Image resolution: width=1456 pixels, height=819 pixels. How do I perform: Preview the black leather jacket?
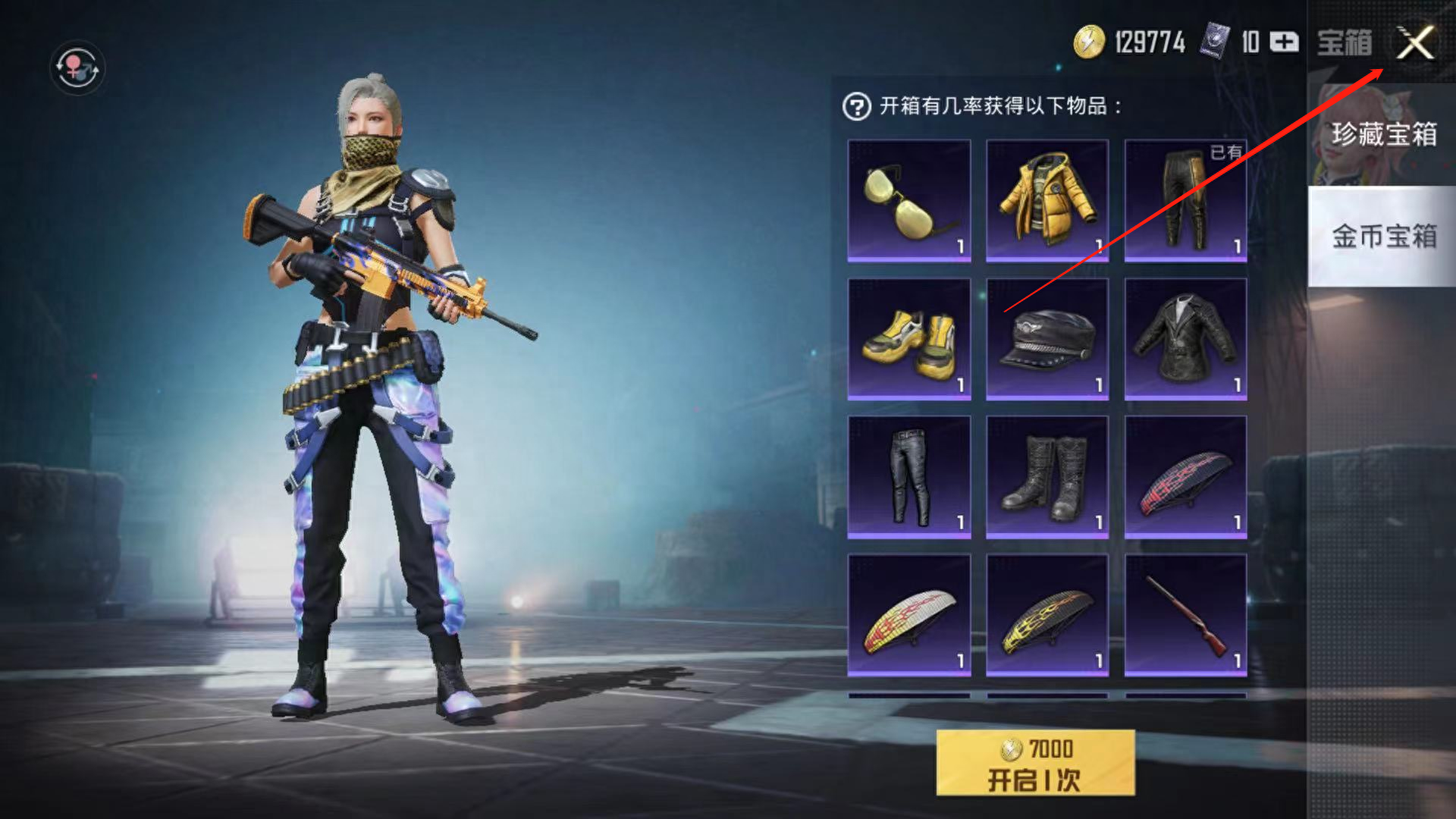pyautogui.click(x=1185, y=339)
